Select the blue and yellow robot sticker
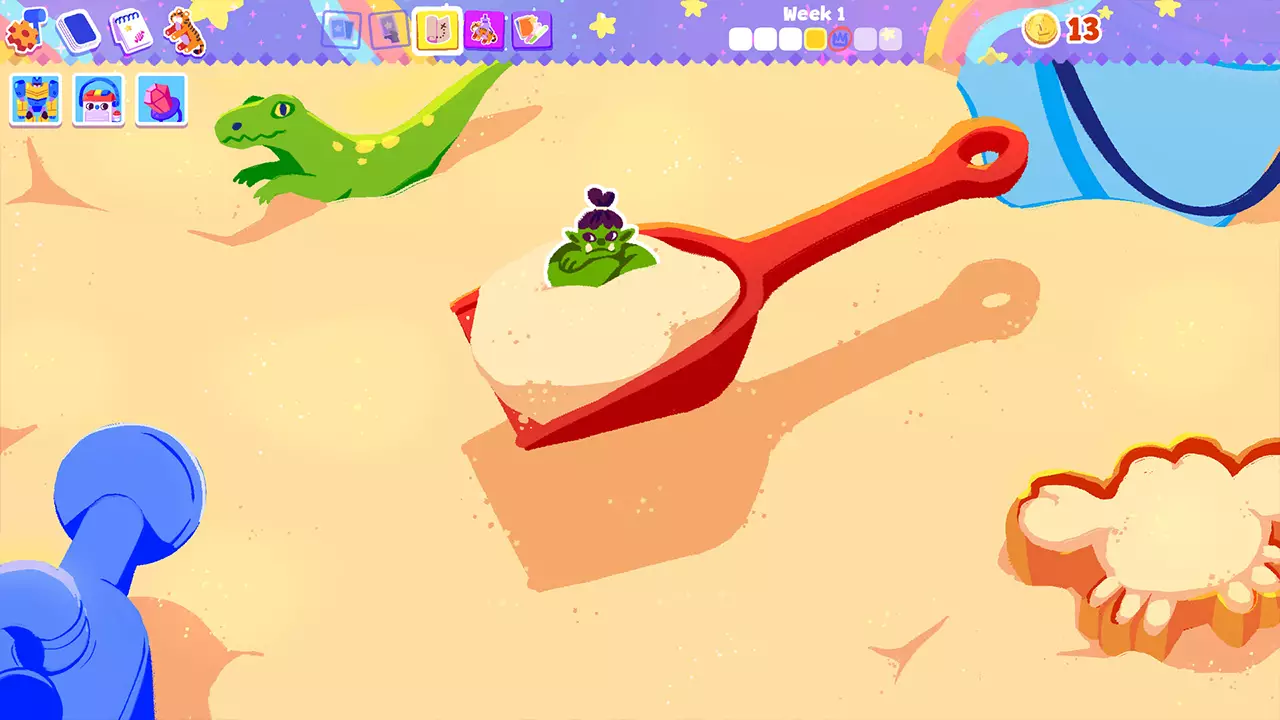 coord(36,100)
